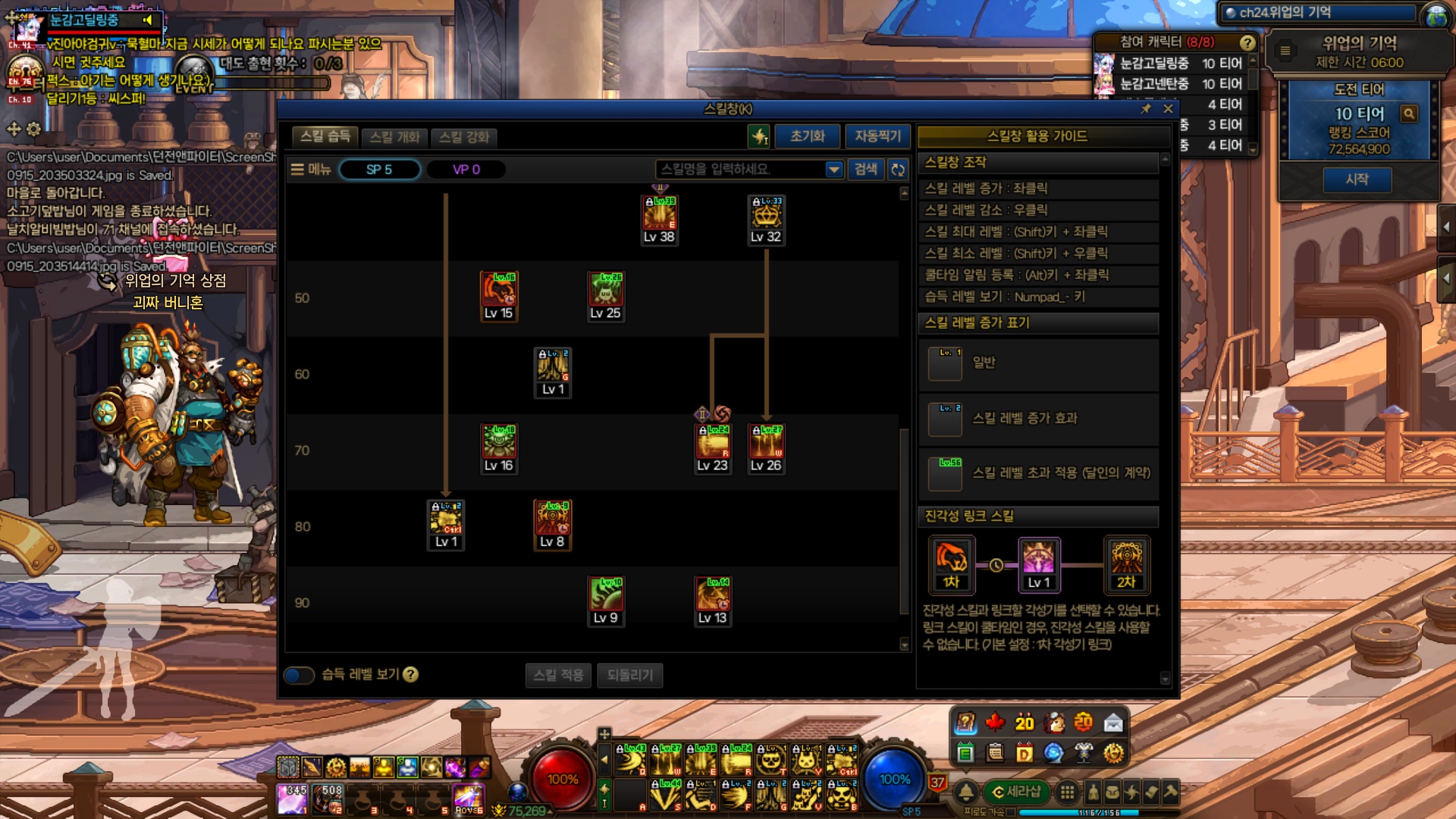This screenshot has width=1456, height=819.
Task: Select the Lv 38 skill icon
Action: pos(659,214)
